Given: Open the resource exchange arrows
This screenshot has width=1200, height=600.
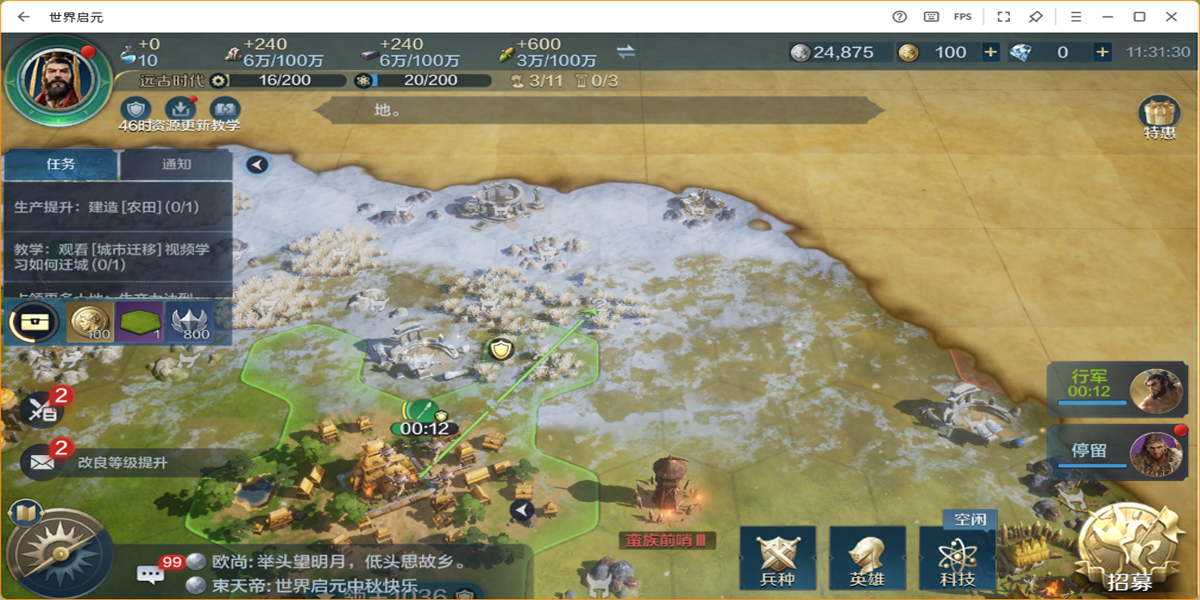Looking at the screenshot, I should pyautogui.click(x=626, y=52).
